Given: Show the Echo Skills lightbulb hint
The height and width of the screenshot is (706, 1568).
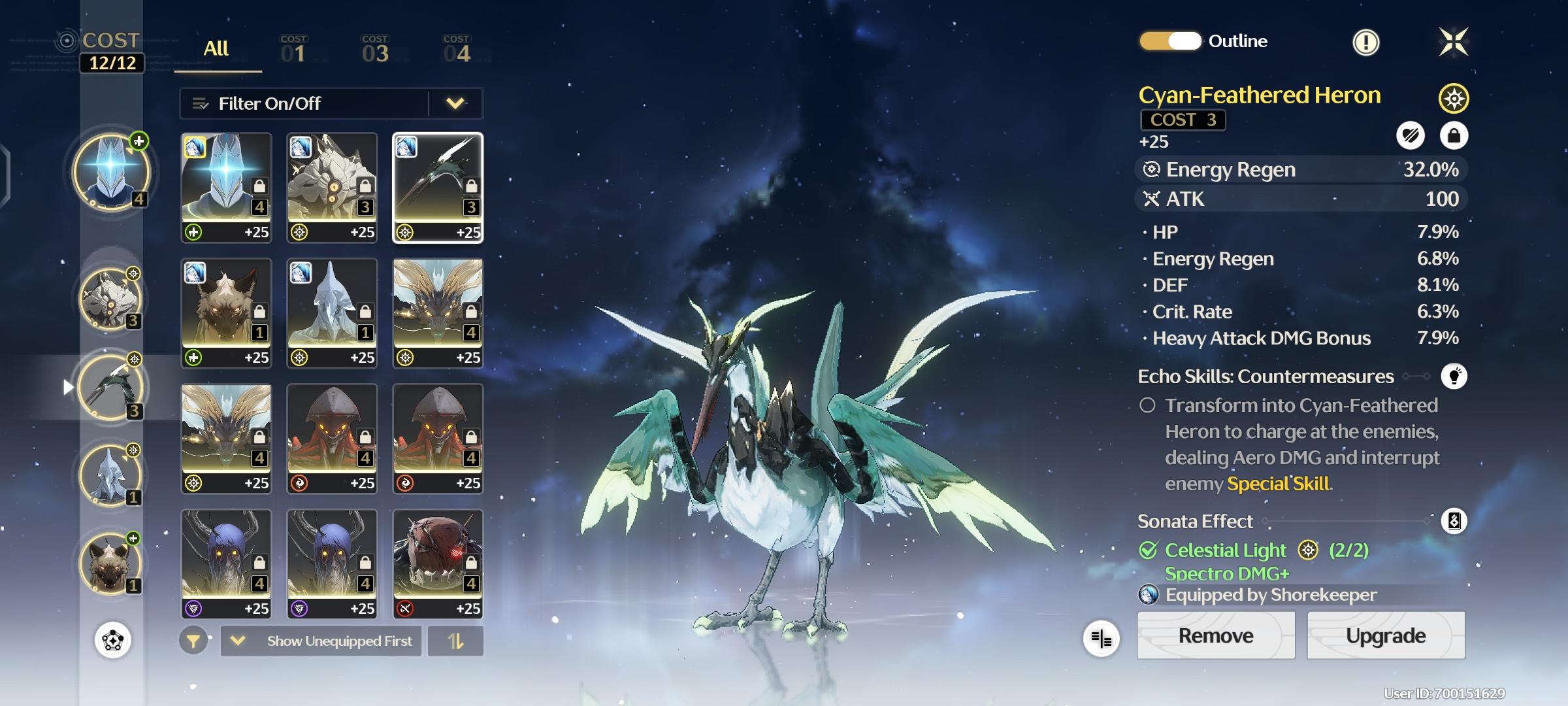Looking at the screenshot, I should pos(1454,377).
